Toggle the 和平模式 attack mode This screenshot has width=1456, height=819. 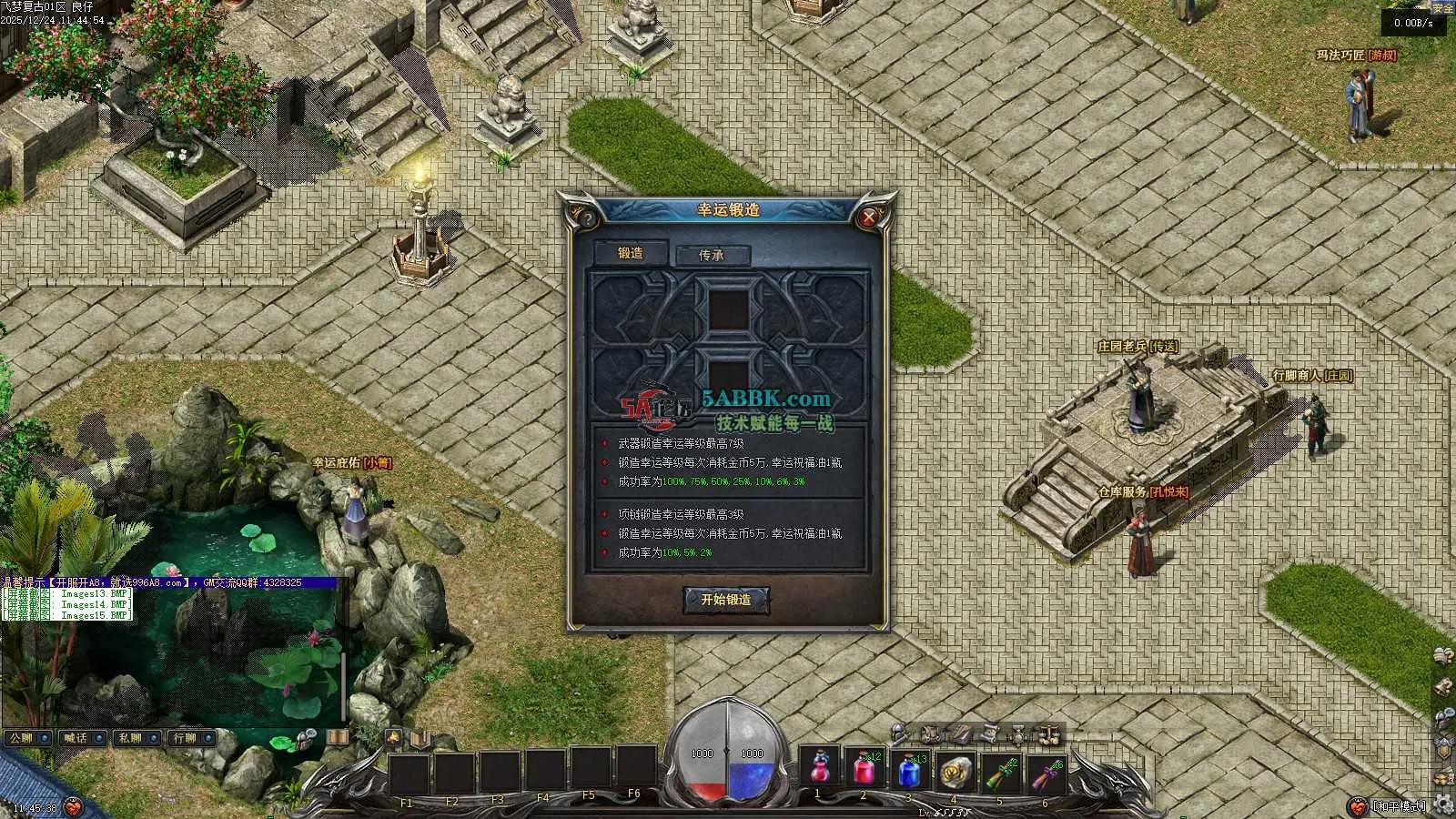coord(1400,806)
